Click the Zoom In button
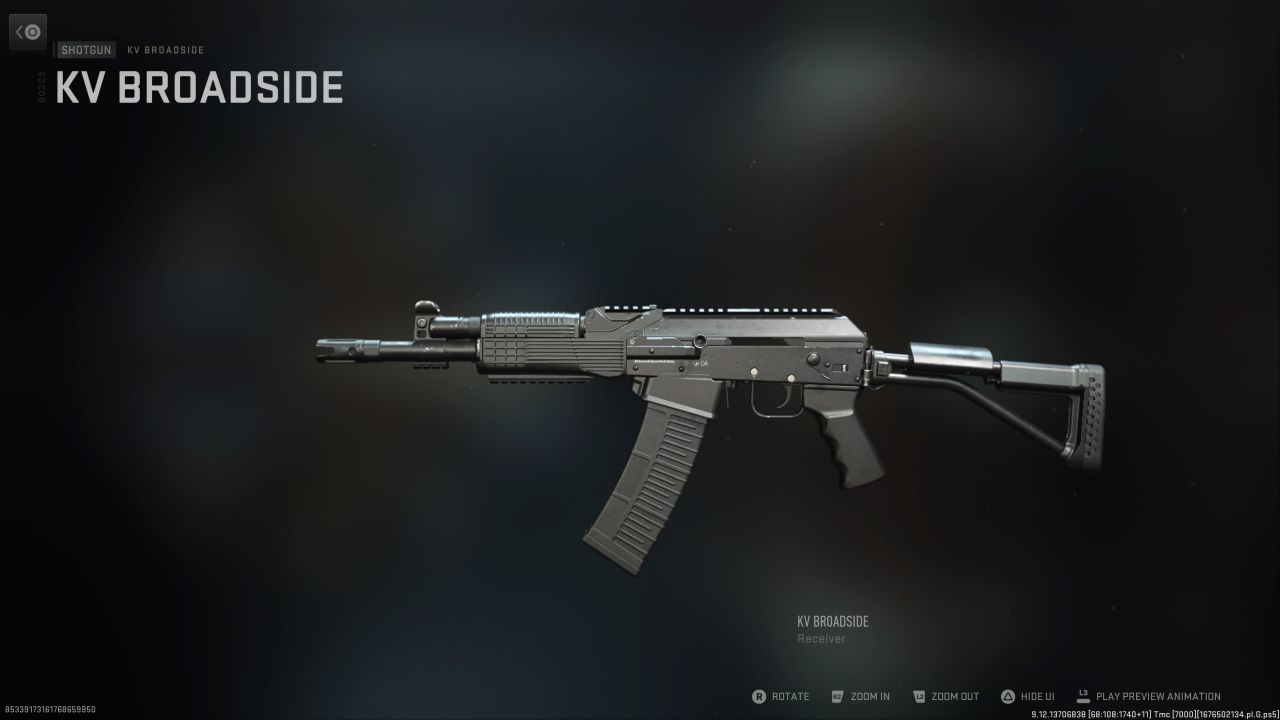Screen dimensions: 1280x720 tap(862, 696)
